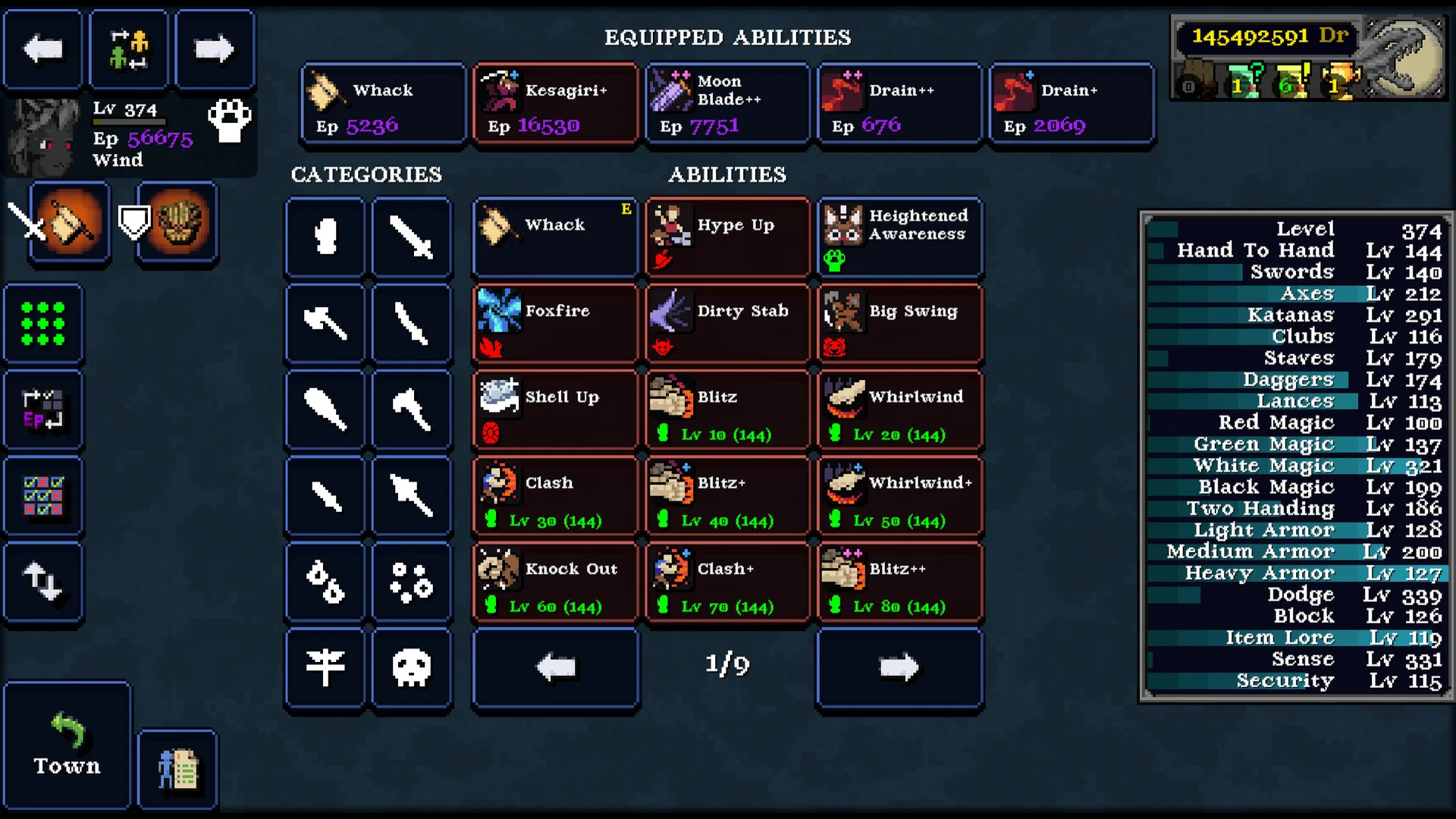Select the equipped Moon Blade++ ability
Viewport: 1456px width, 819px height.
point(727,104)
